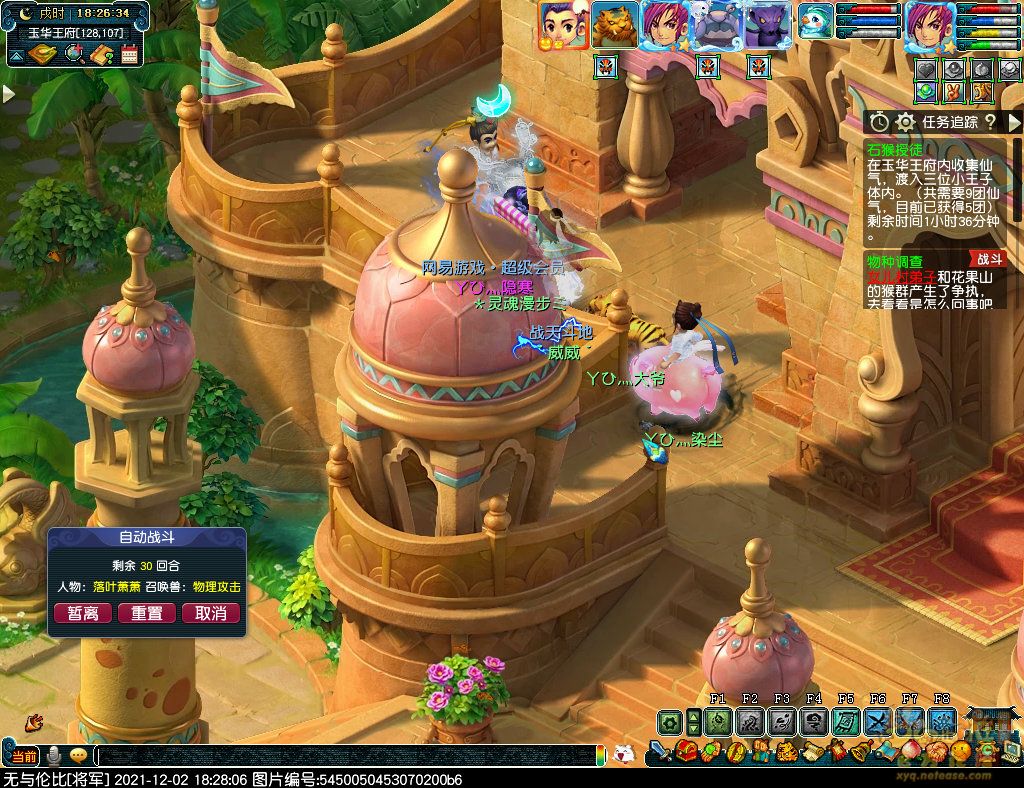Collapse the location panel with up arrow
Viewport: 1024px width, 788px height.
coord(15,56)
